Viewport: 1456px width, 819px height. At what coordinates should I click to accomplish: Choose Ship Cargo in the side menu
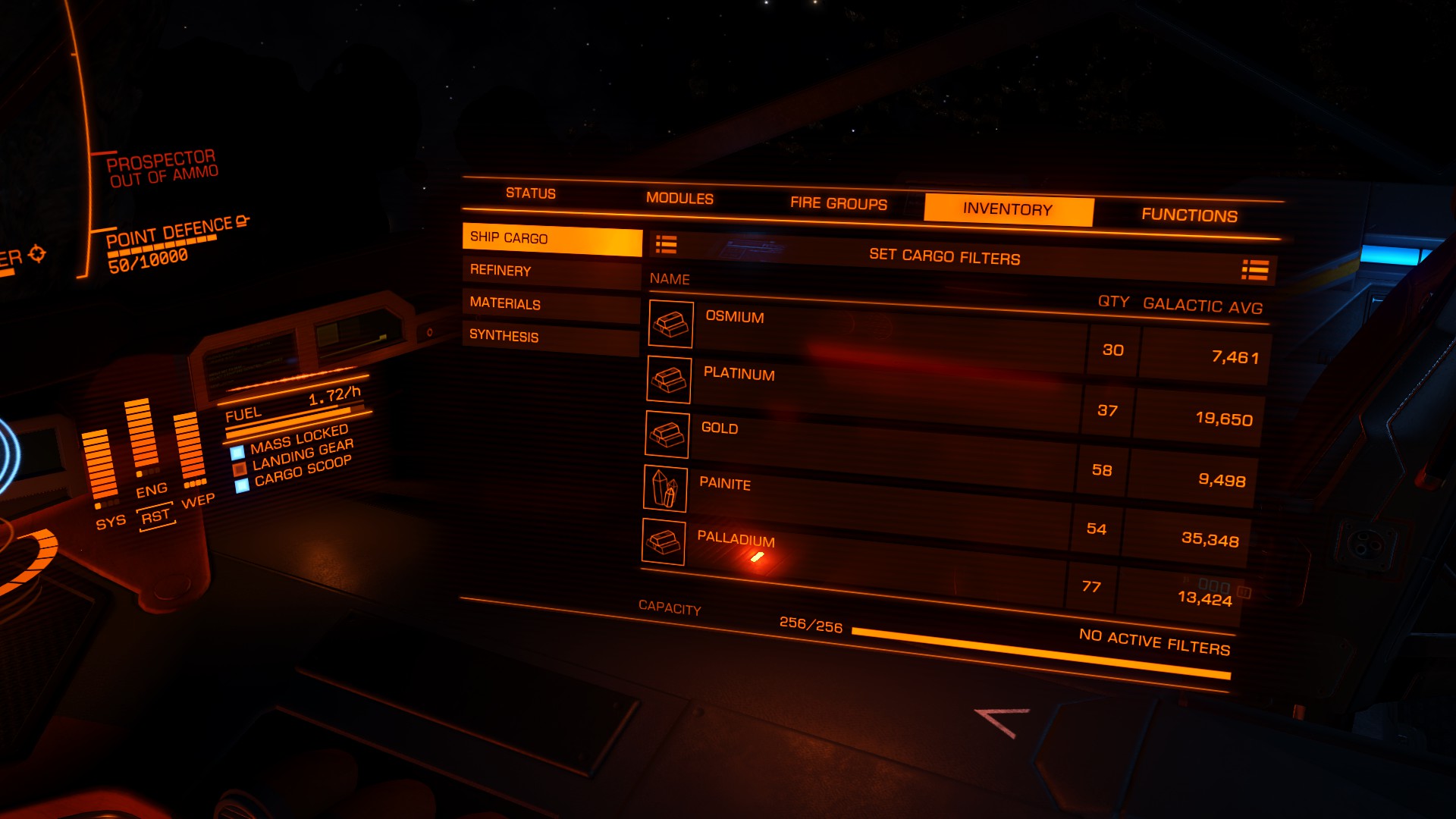(x=551, y=239)
